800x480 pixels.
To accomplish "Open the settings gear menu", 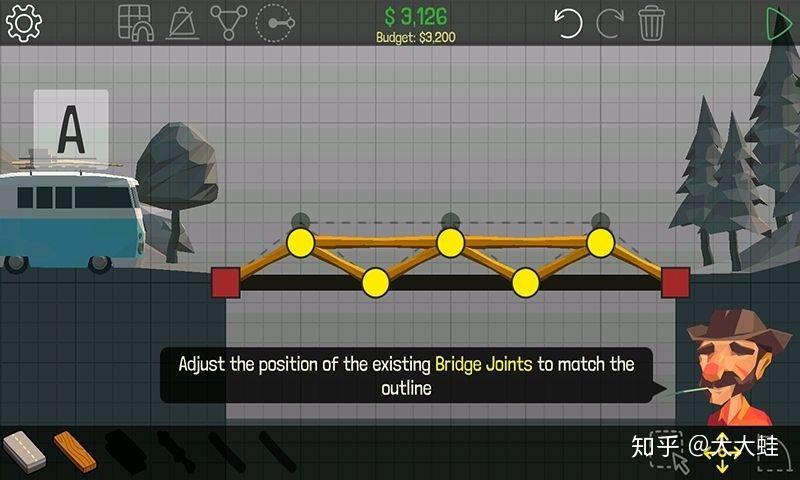I will pos(23,22).
